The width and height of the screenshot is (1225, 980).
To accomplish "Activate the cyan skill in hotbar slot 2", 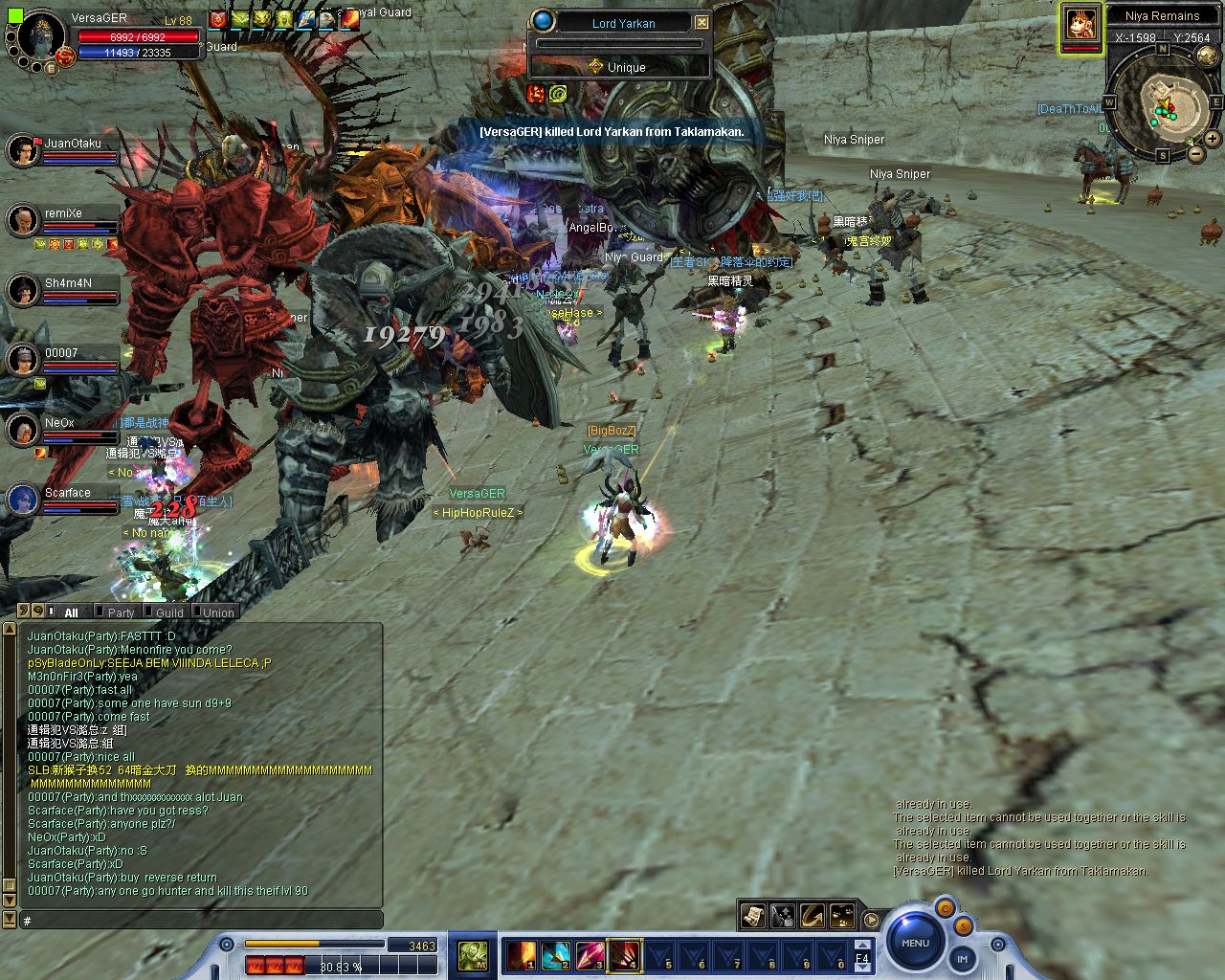I will click(555, 954).
